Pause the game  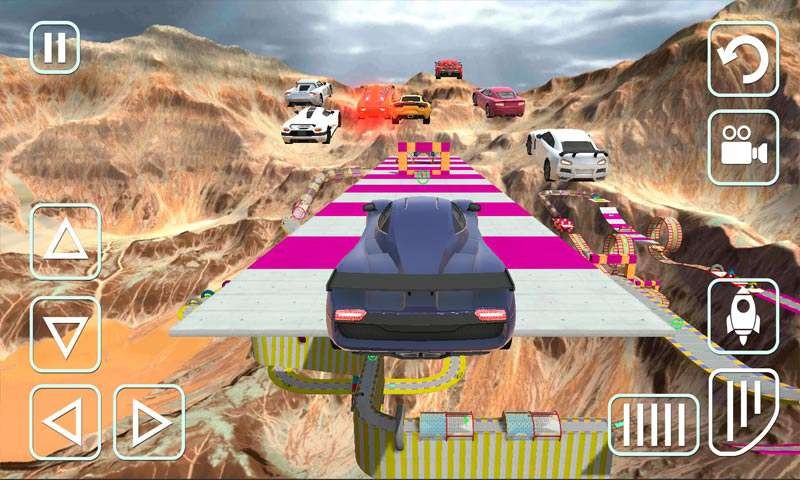[x=55, y=48]
